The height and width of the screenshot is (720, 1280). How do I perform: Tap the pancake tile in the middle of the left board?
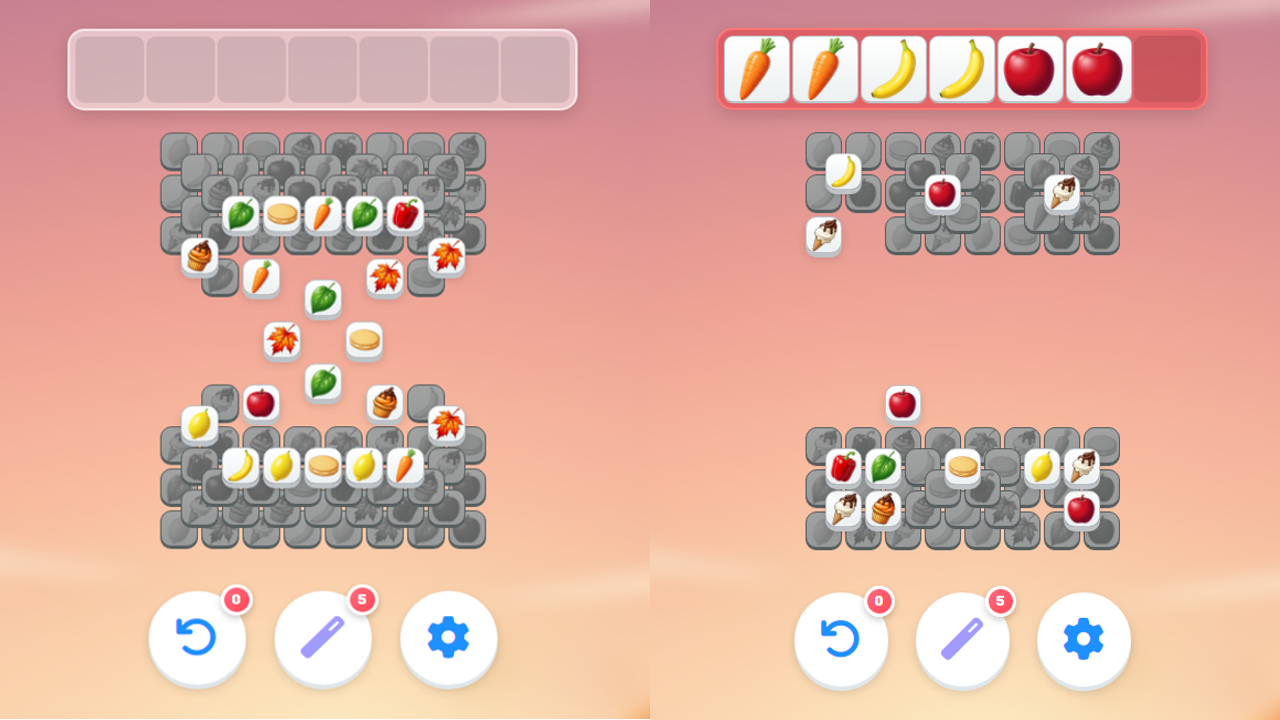[x=363, y=340]
